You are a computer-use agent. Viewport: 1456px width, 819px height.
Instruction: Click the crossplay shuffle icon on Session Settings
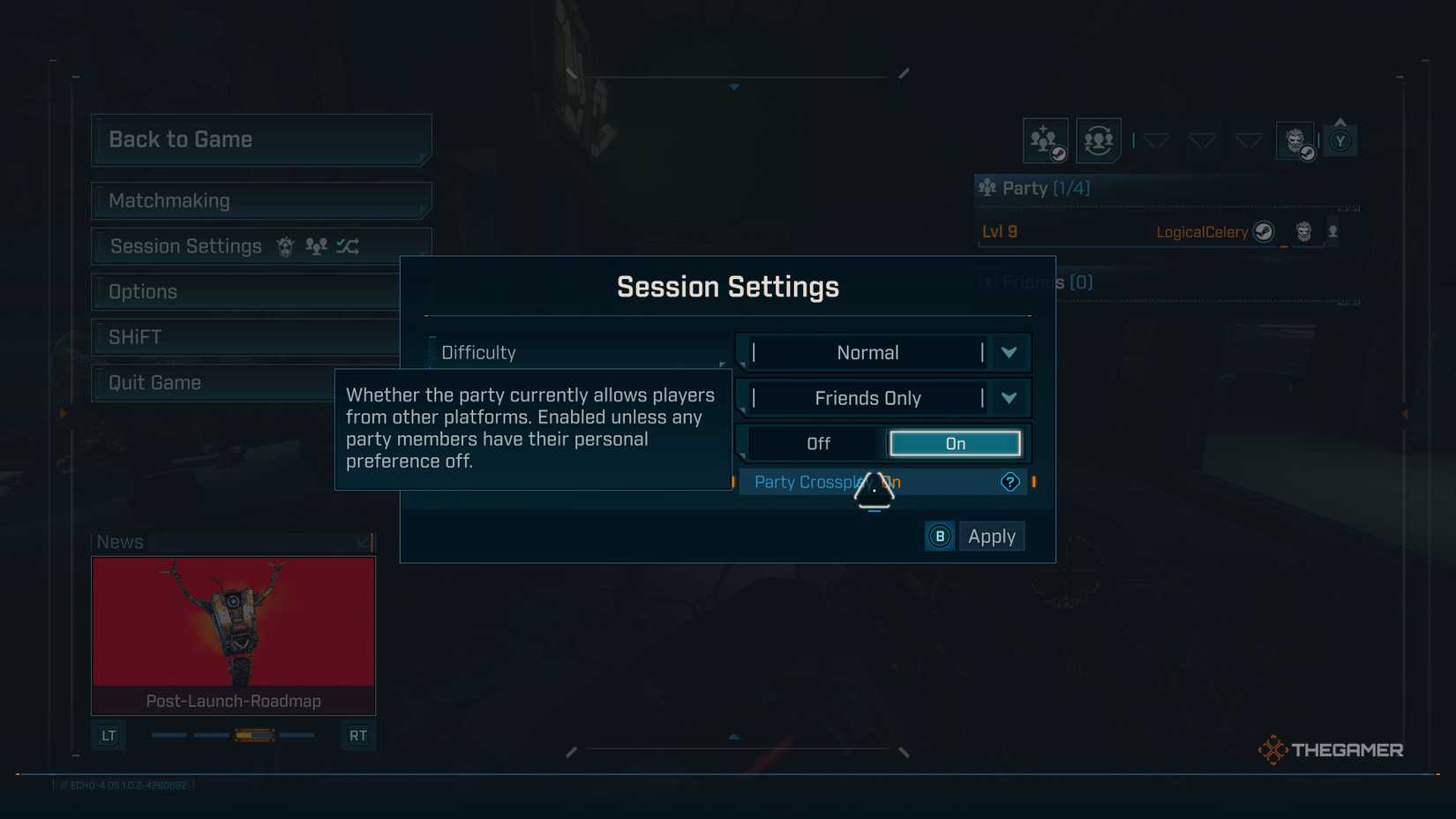coord(348,246)
